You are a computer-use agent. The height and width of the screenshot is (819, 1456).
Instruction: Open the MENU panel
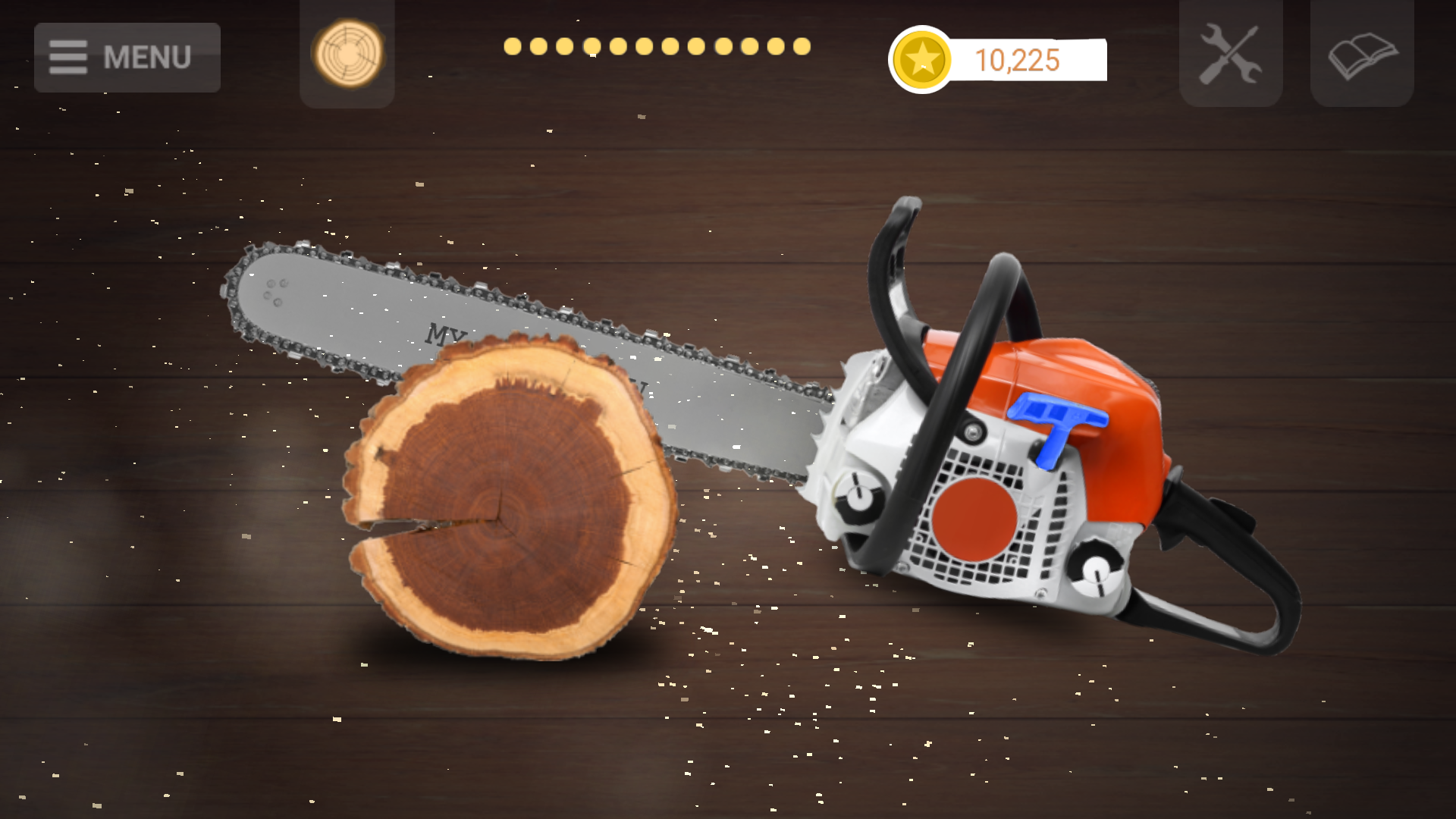click(x=127, y=57)
